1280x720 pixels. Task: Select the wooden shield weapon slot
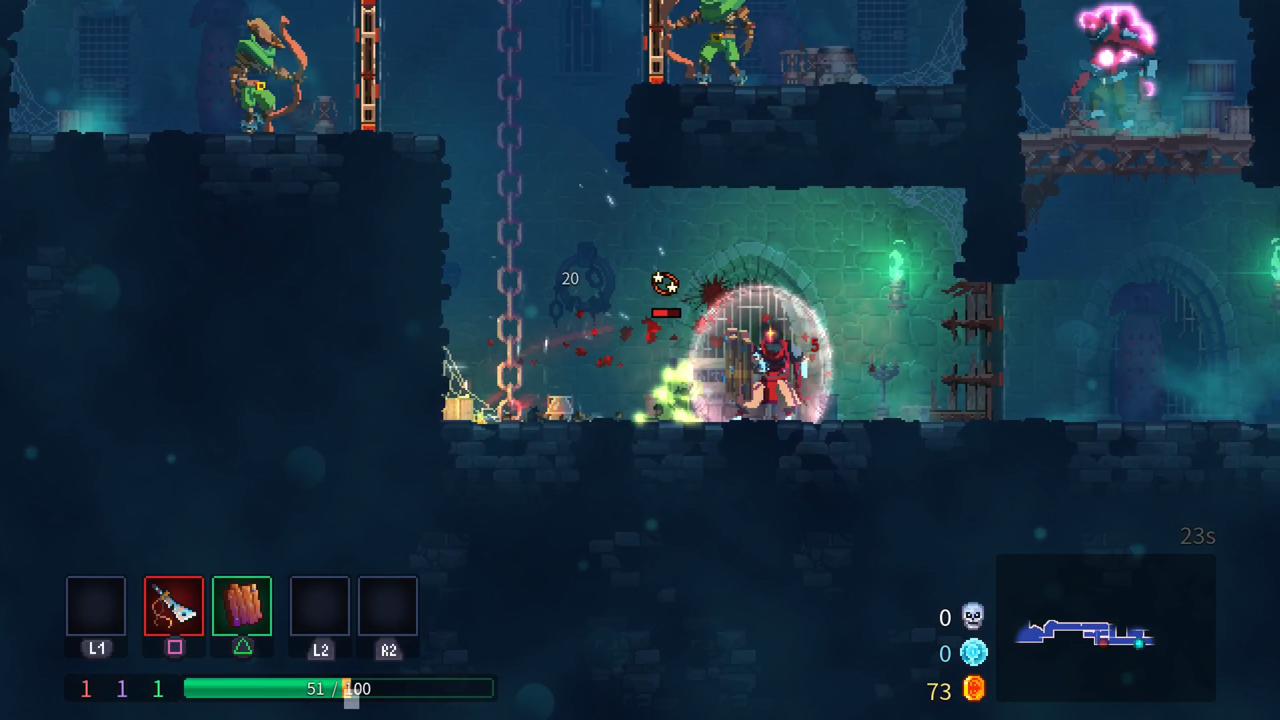pyautogui.click(x=242, y=606)
